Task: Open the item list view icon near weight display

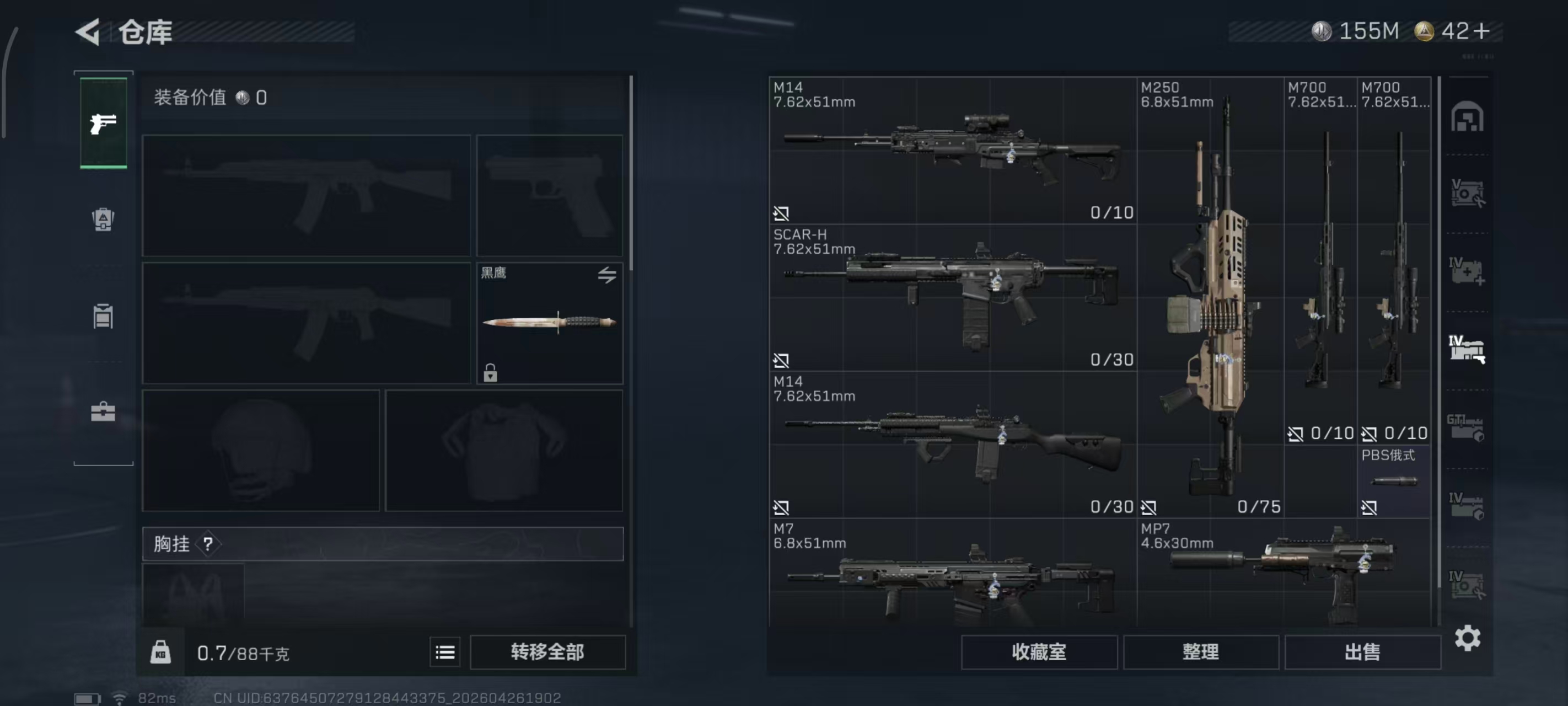Action: coord(445,651)
